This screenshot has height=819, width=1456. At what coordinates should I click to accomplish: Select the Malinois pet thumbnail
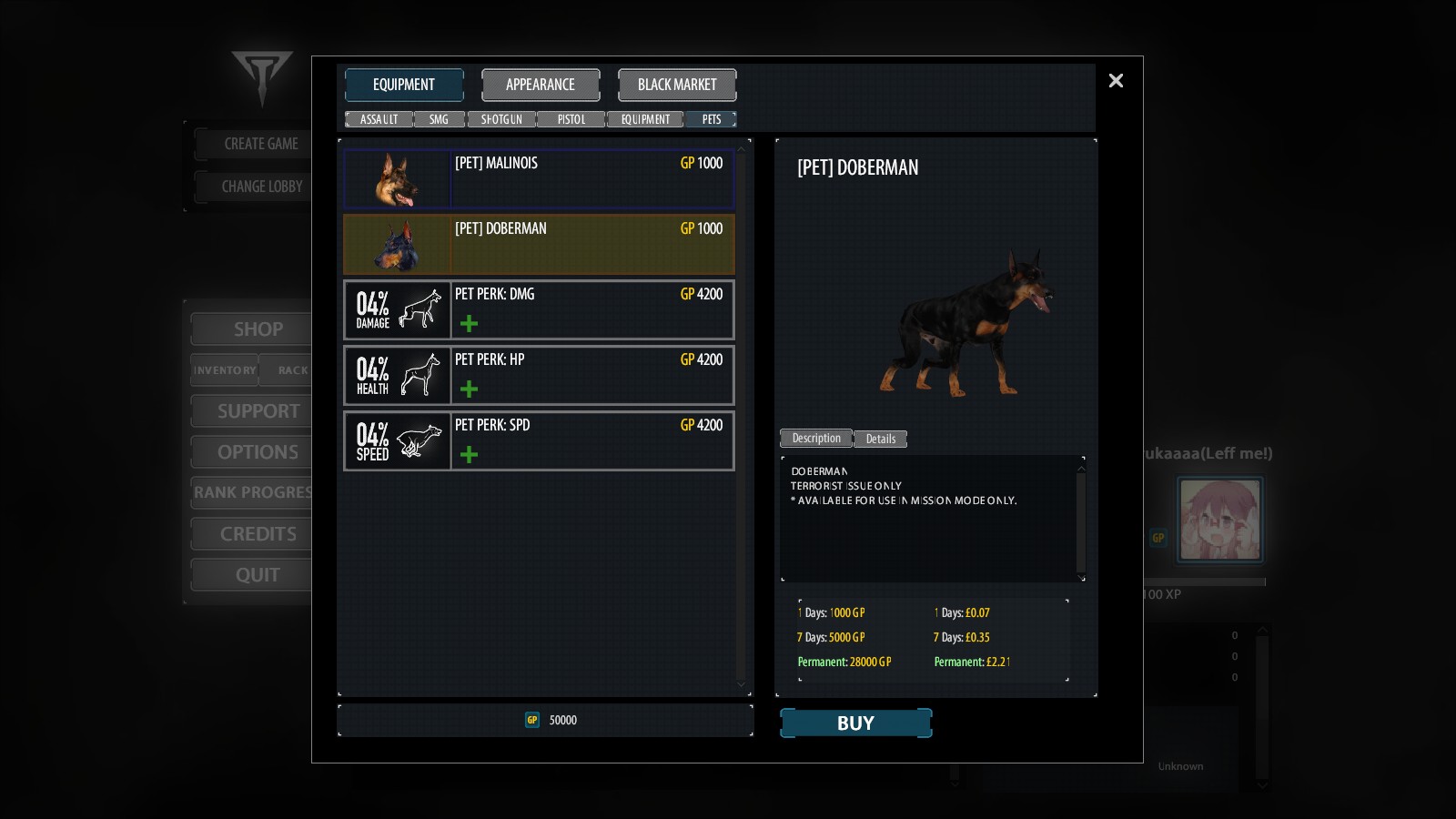pyautogui.click(x=397, y=178)
